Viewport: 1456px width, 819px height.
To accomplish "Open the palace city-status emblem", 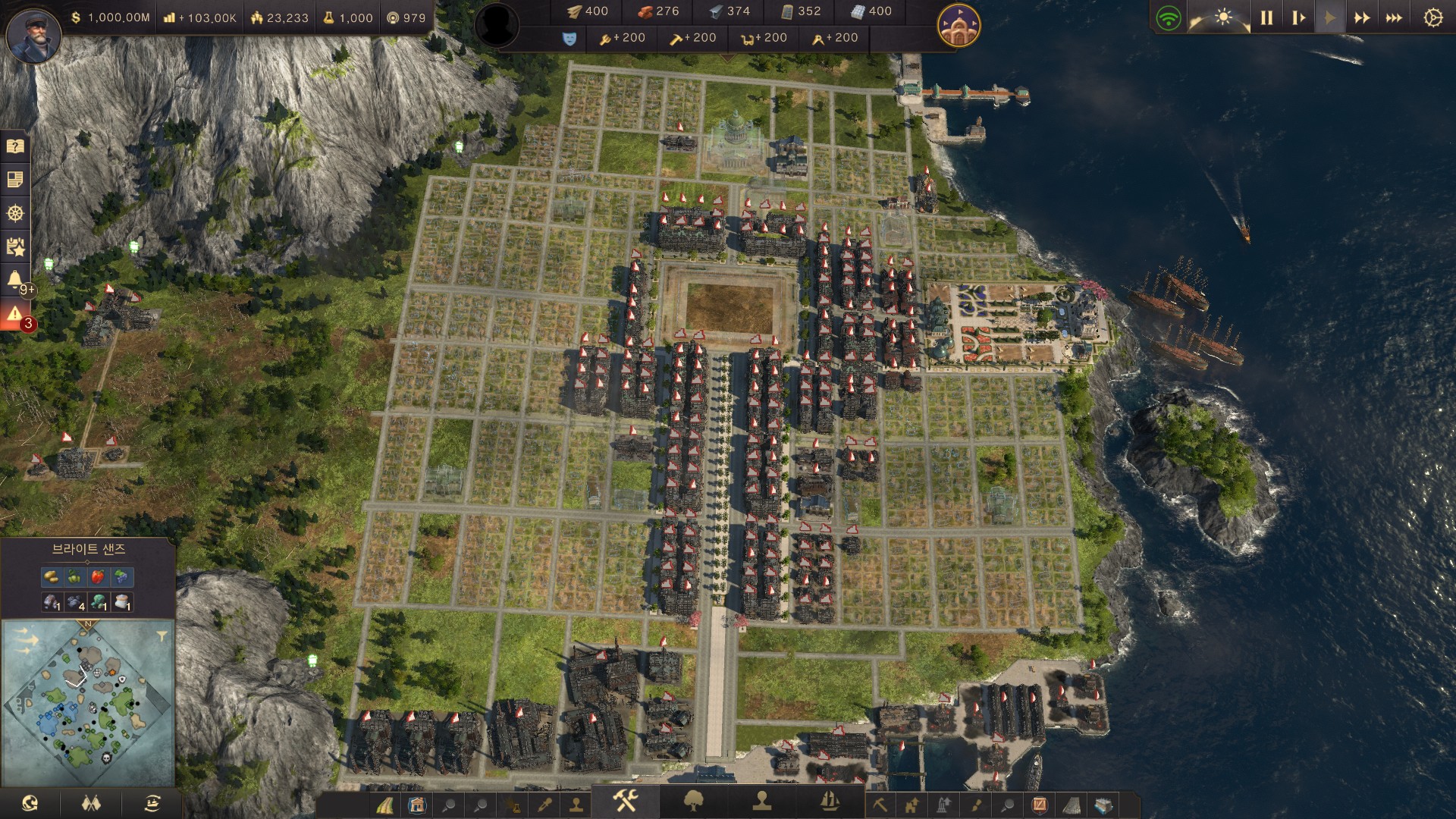I will point(959,25).
